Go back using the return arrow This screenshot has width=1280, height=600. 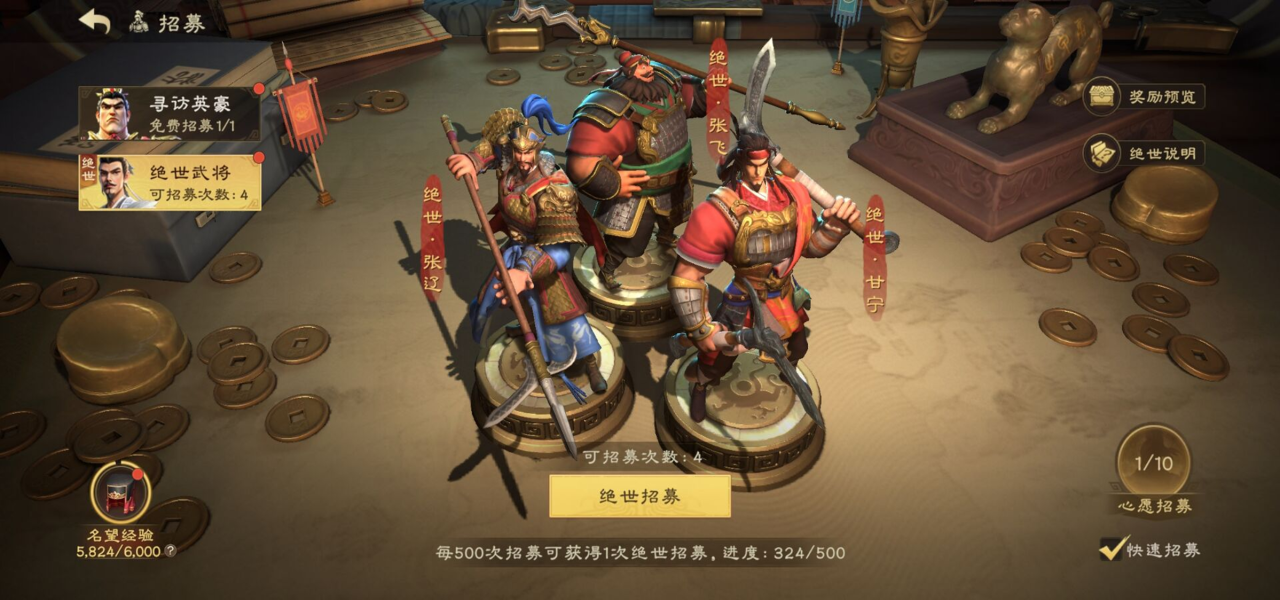(95, 22)
